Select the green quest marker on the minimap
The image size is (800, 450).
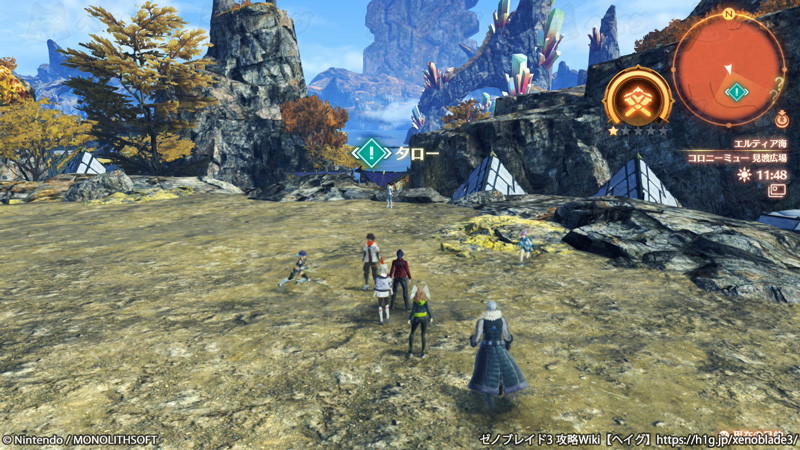click(x=737, y=92)
